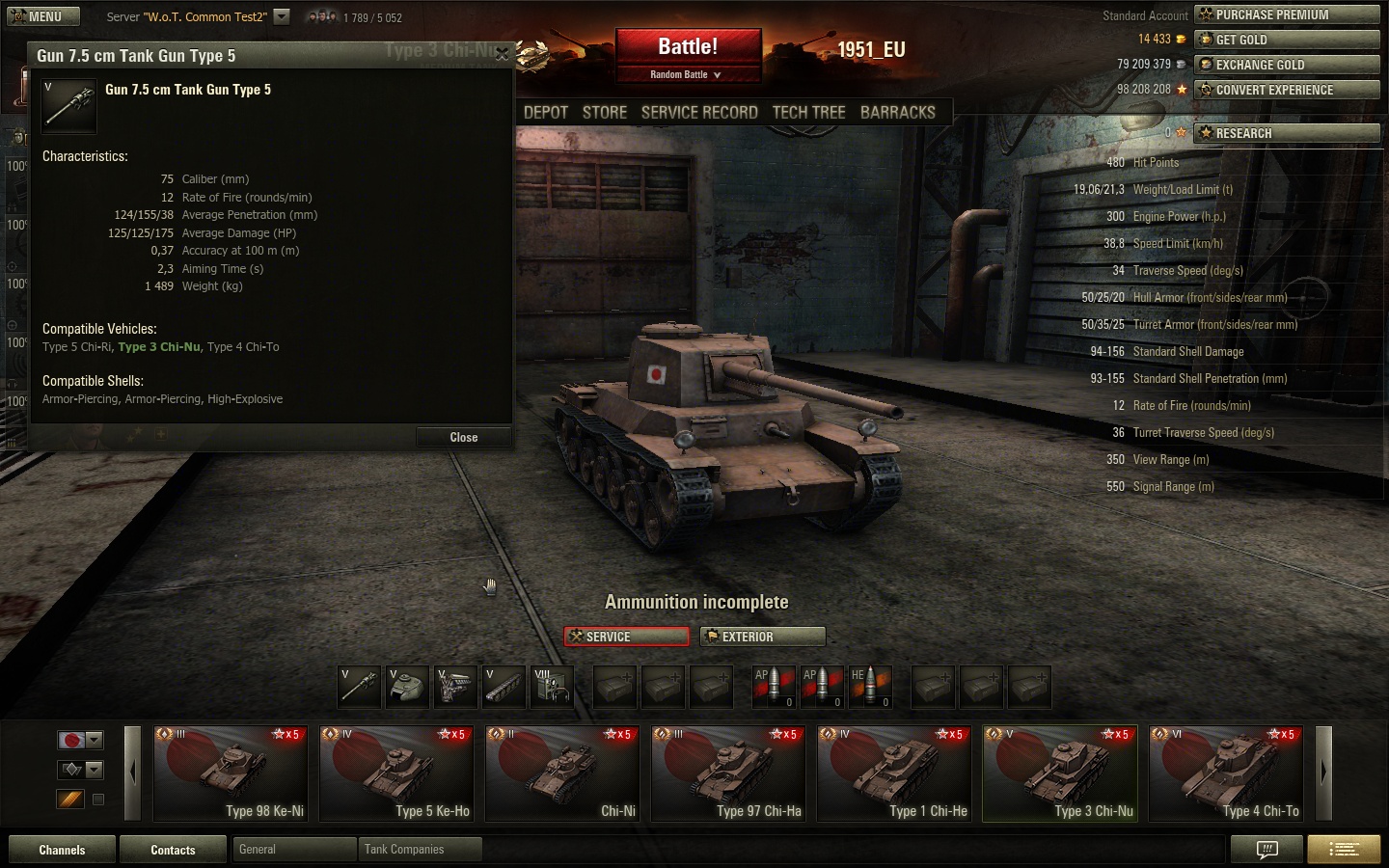Choose the Type 98 Ke-Ni tank
This screenshot has width=1389, height=868.
coord(231,774)
